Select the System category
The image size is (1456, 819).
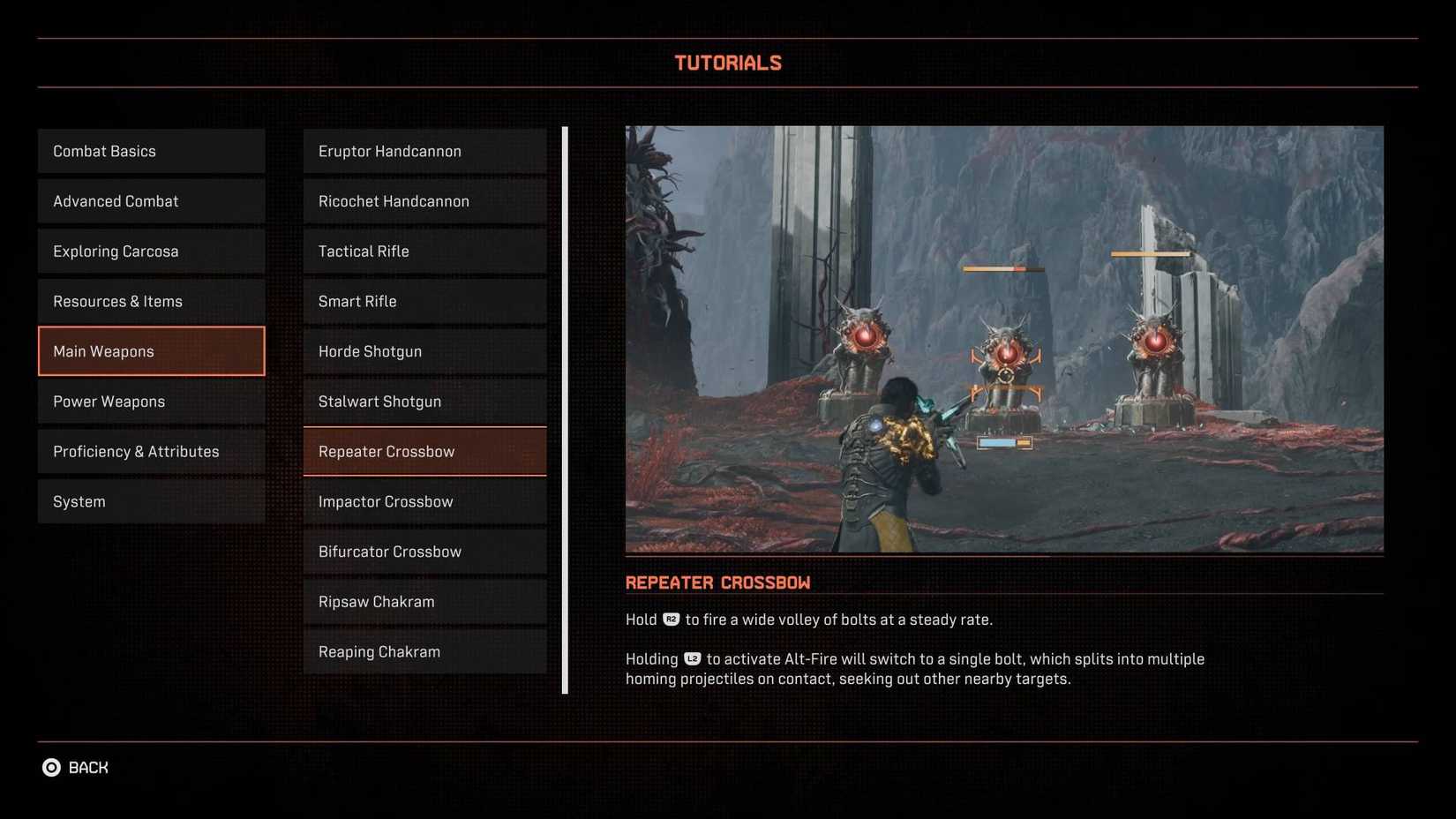click(x=151, y=501)
